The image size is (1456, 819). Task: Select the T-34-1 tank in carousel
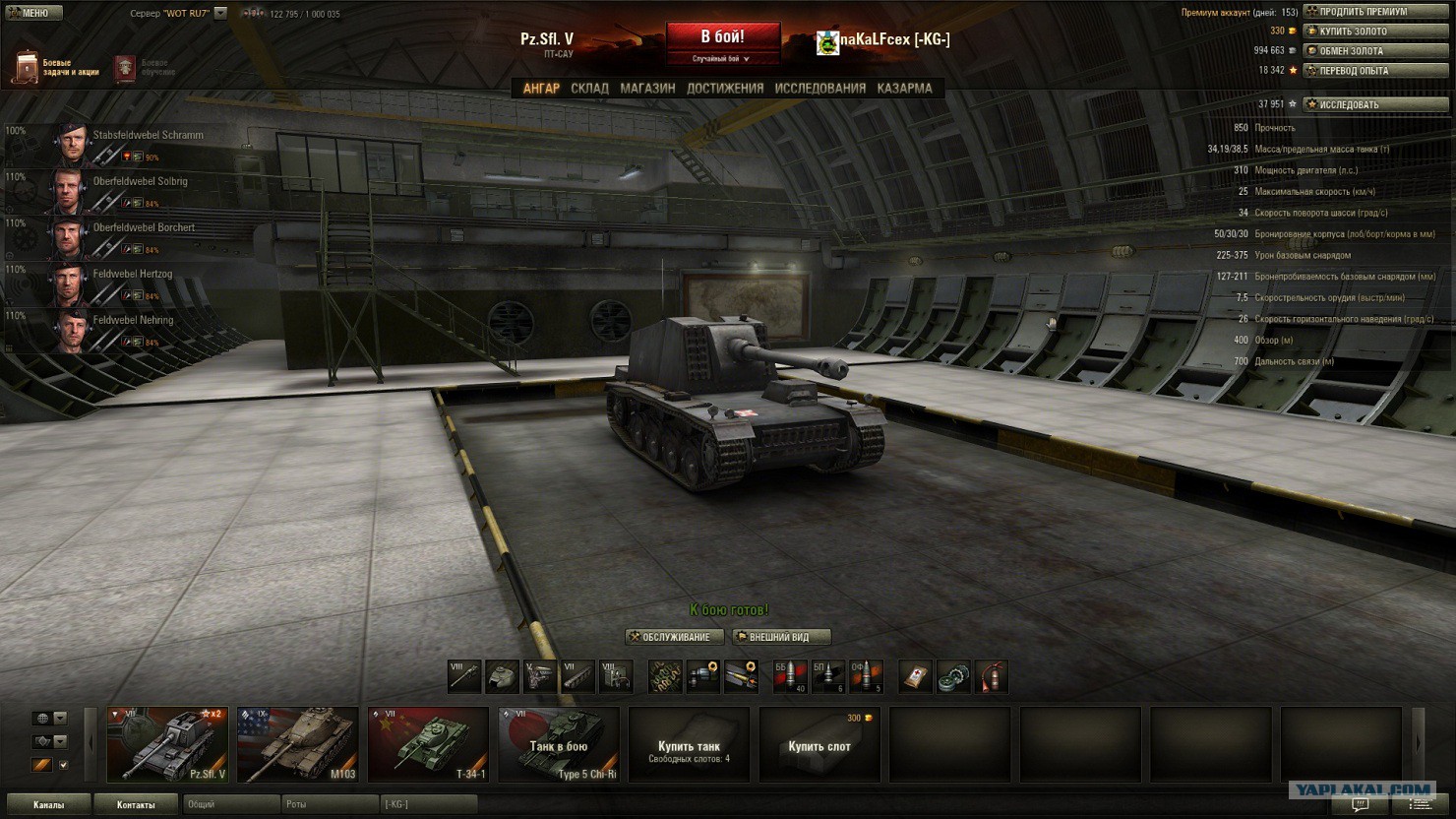428,745
